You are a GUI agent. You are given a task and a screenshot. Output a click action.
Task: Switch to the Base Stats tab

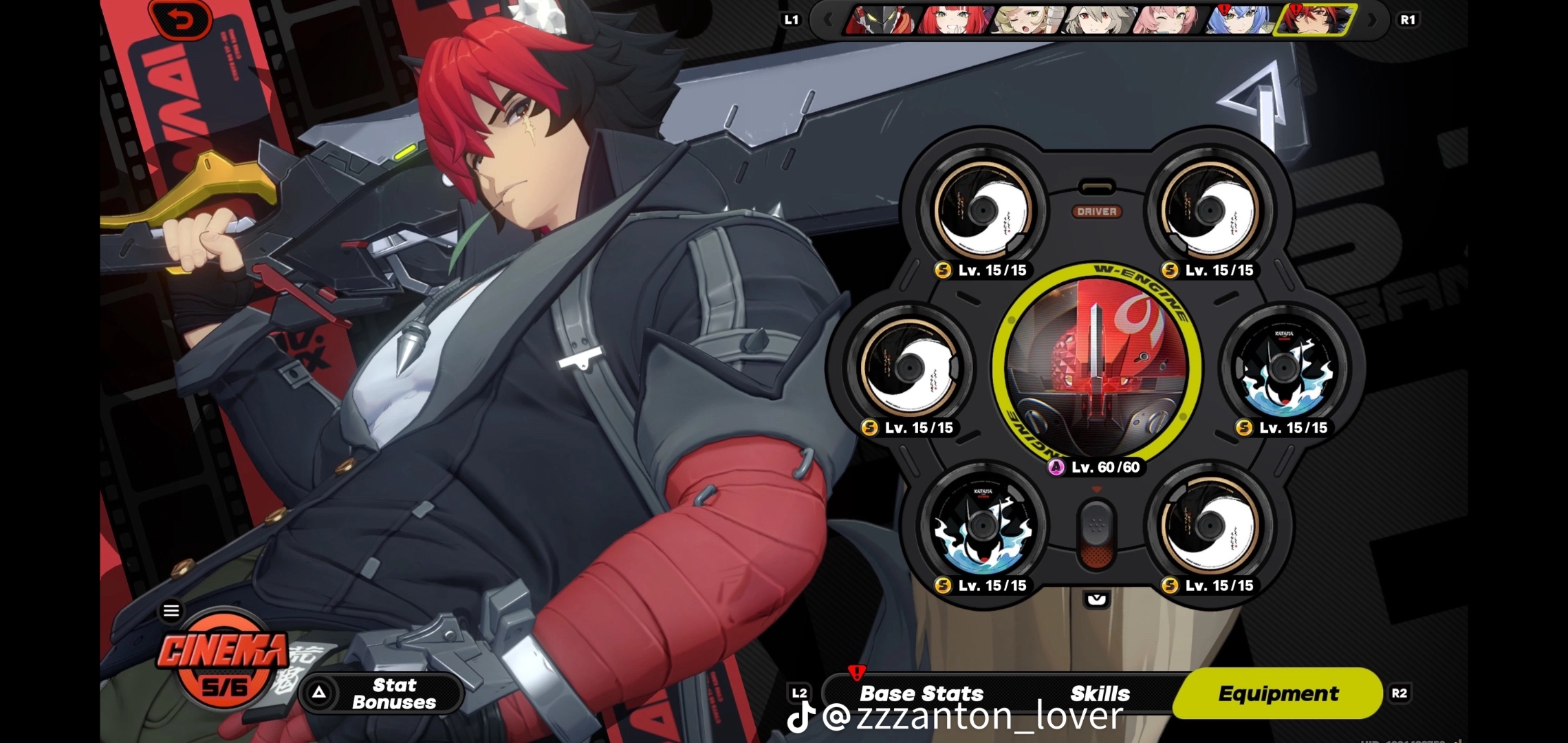click(x=922, y=693)
